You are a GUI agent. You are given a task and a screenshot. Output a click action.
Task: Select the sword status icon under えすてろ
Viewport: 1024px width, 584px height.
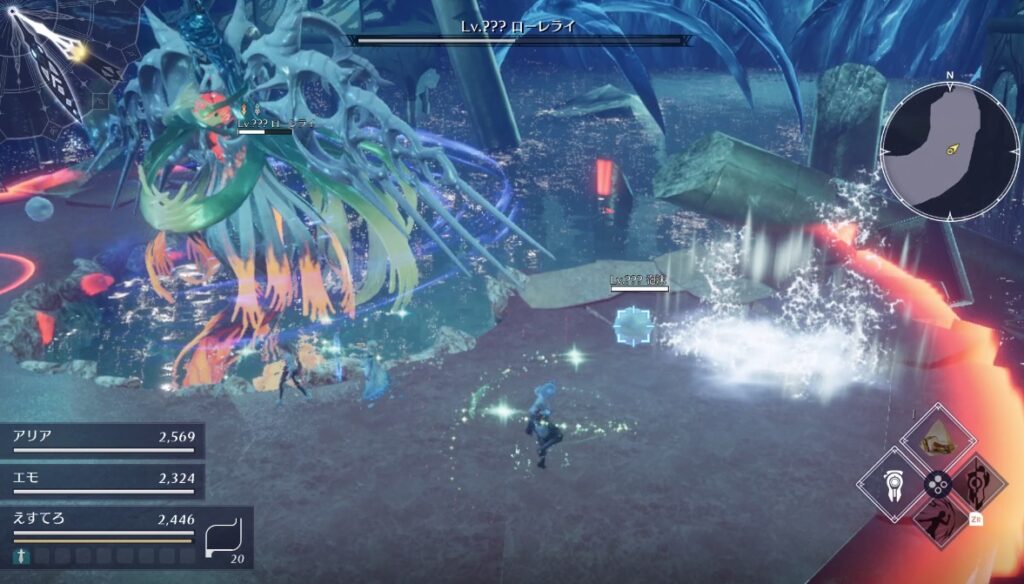pos(19,555)
